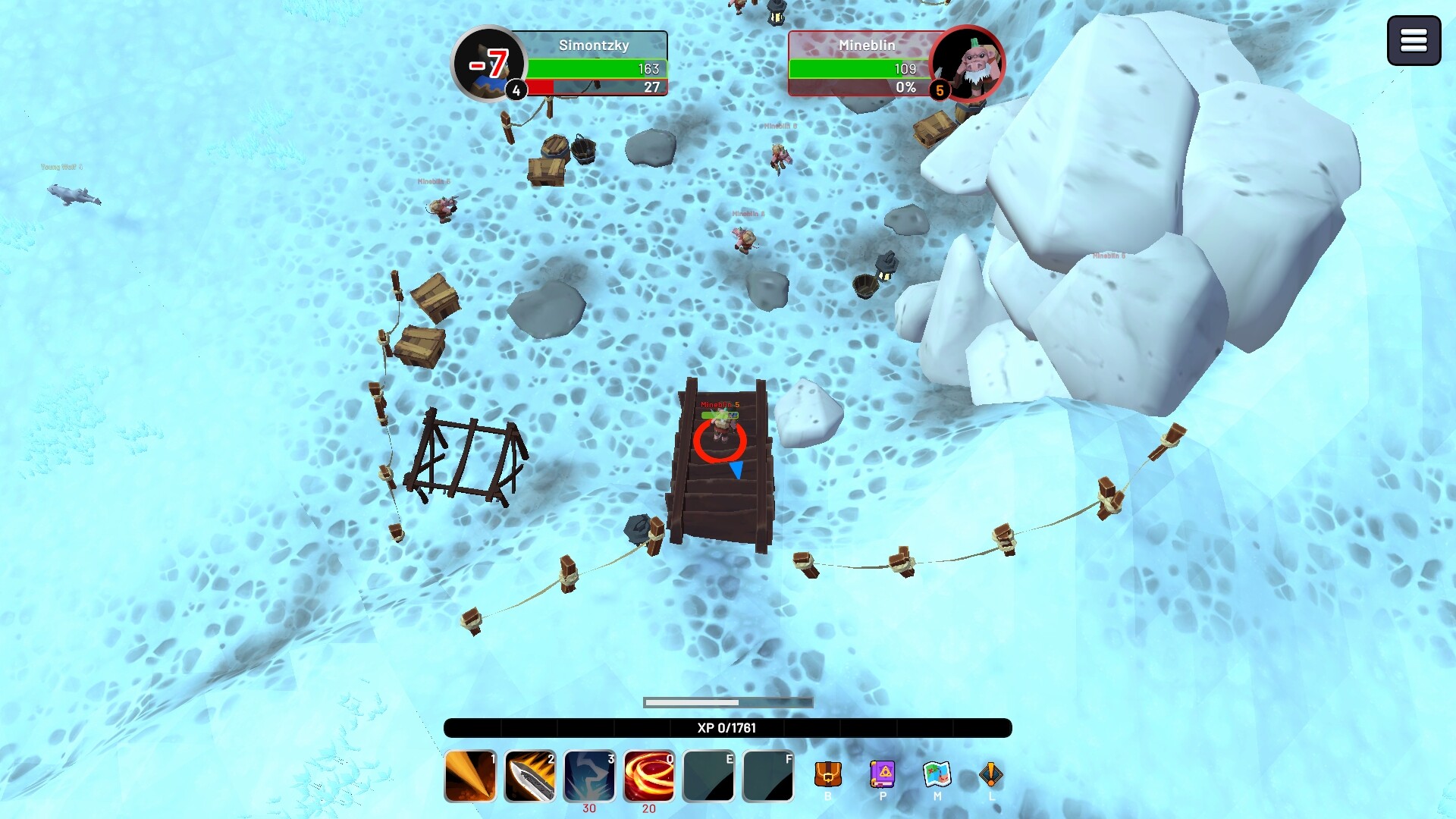Viewport: 1456px width, 819px height.
Task: Click Simontzky's player portrait
Action: pyautogui.click(x=488, y=64)
